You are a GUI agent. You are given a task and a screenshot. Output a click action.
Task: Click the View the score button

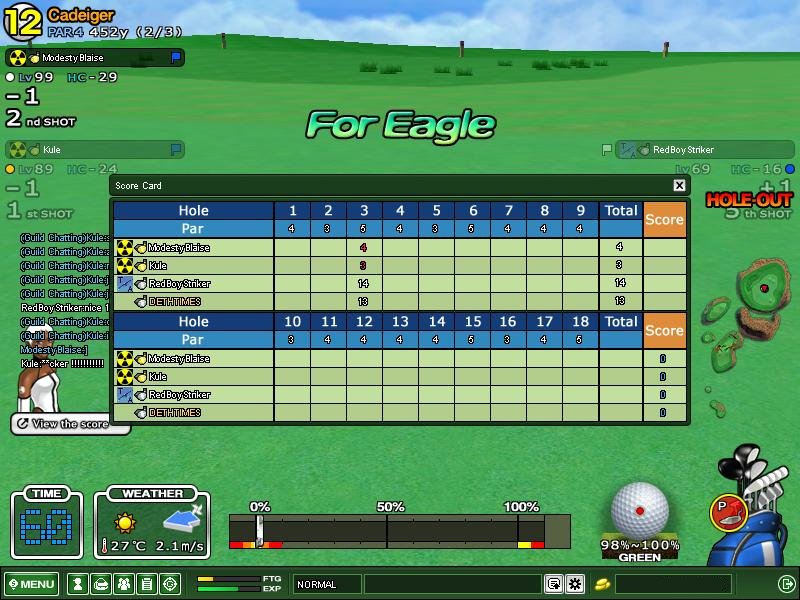tap(70, 424)
